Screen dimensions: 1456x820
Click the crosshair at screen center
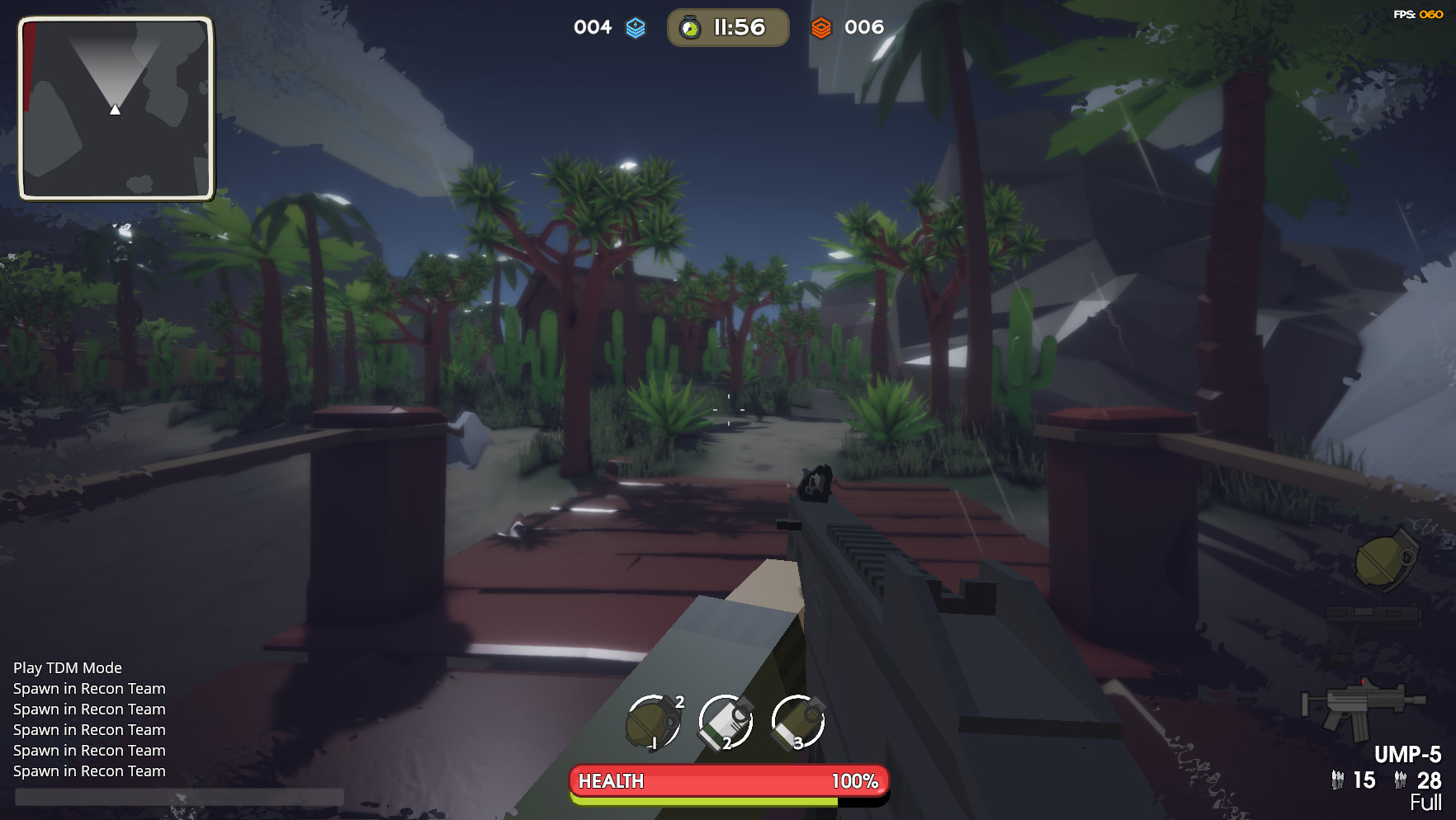(x=728, y=410)
